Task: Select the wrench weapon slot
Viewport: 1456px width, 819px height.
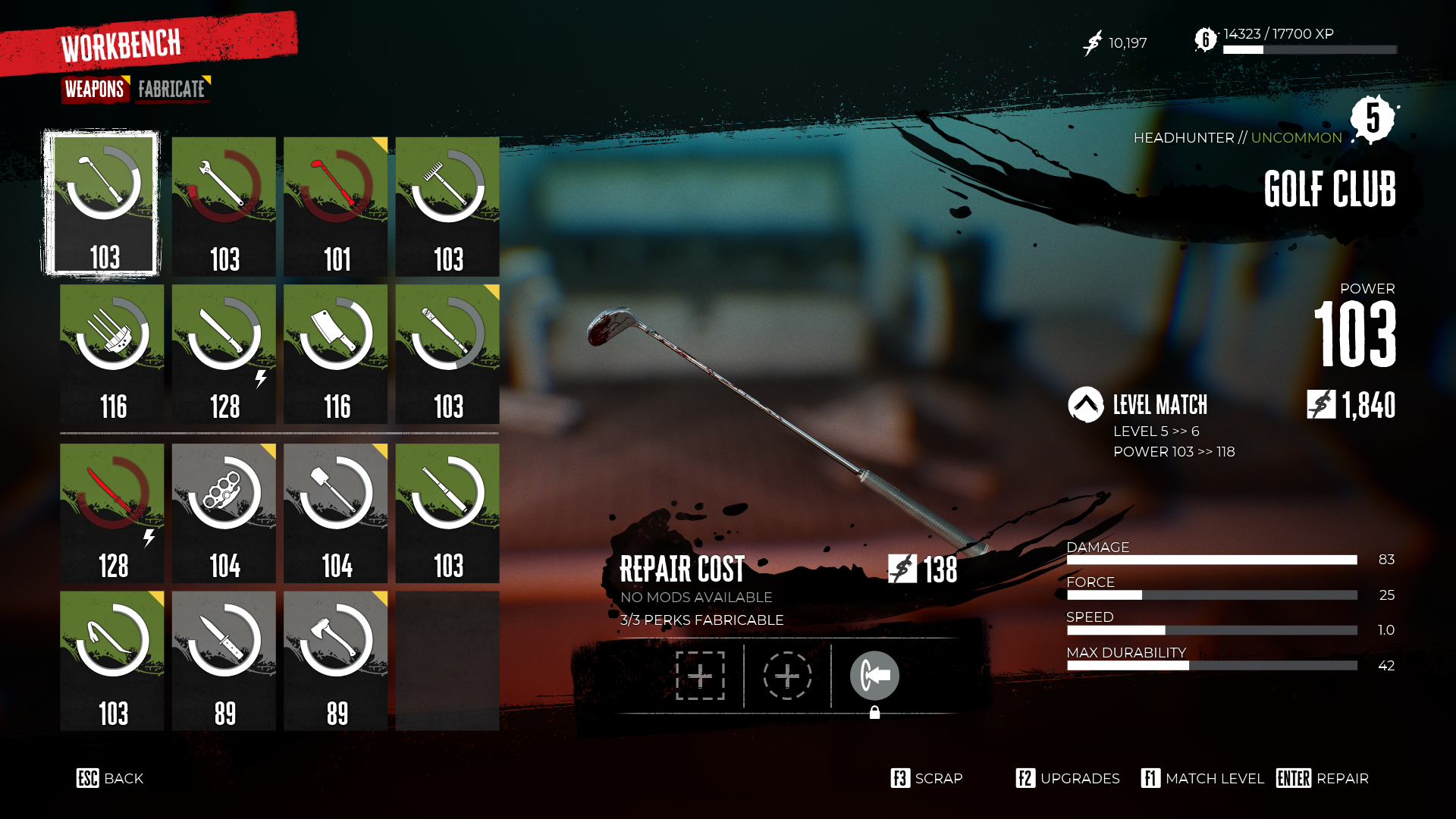Action: [x=224, y=206]
